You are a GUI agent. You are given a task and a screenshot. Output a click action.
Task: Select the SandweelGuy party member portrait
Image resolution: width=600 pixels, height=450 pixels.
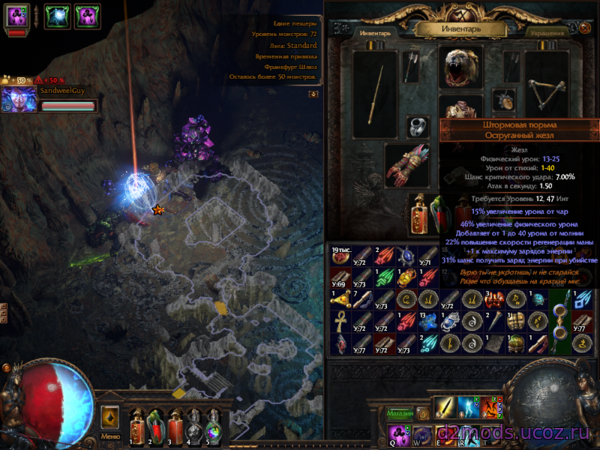(x=16, y=99)
